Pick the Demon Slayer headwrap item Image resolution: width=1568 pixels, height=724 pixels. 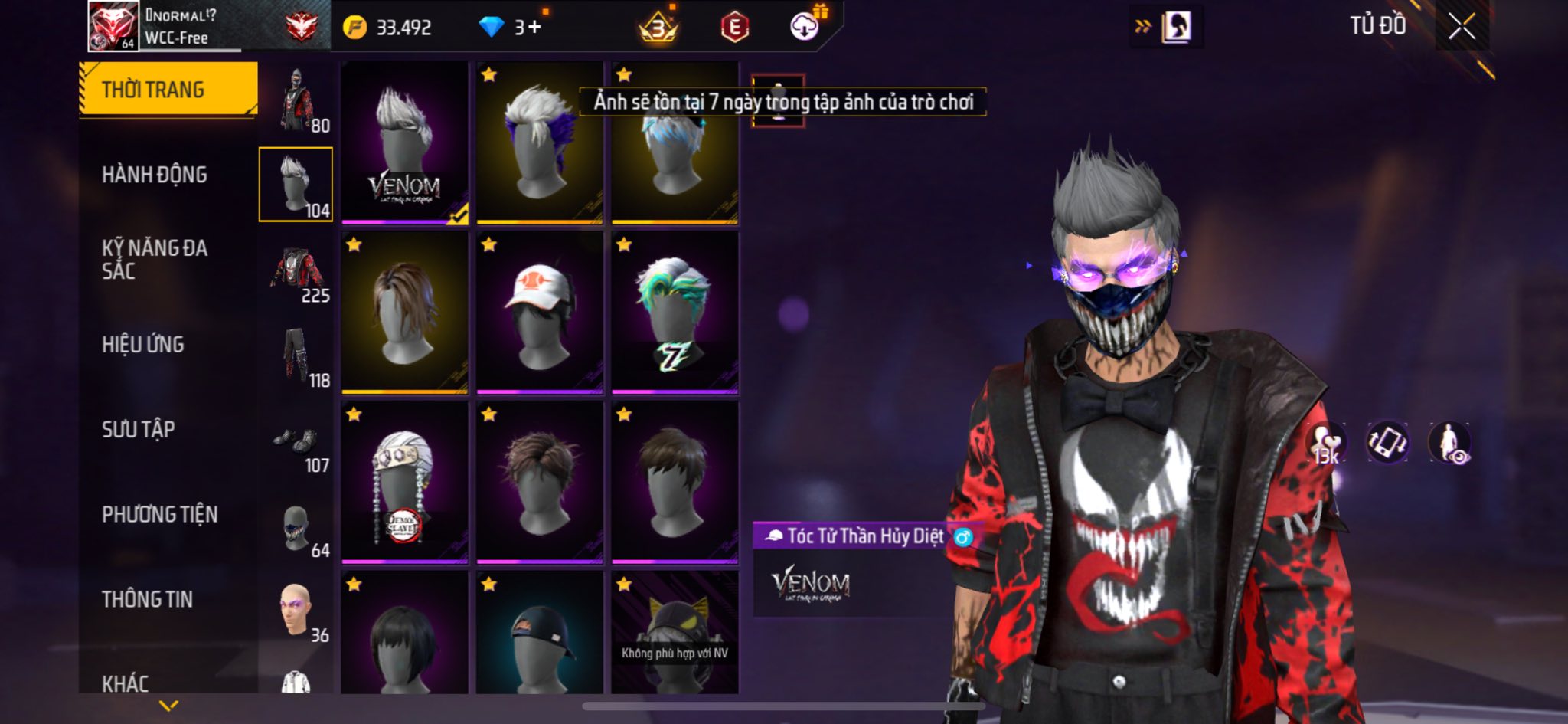point(404,483)
